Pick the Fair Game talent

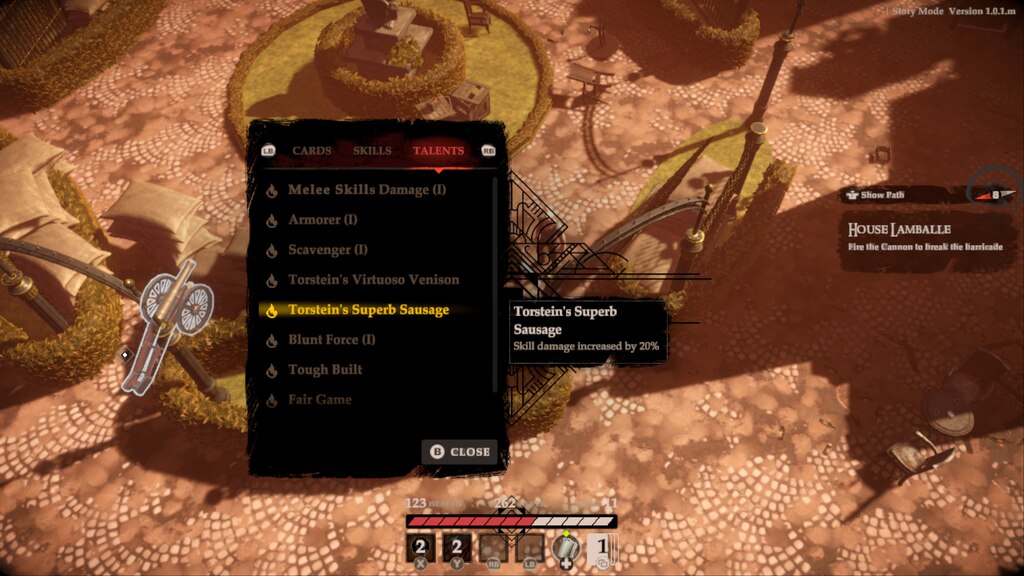pyautogui.click(x=319, y=400)
